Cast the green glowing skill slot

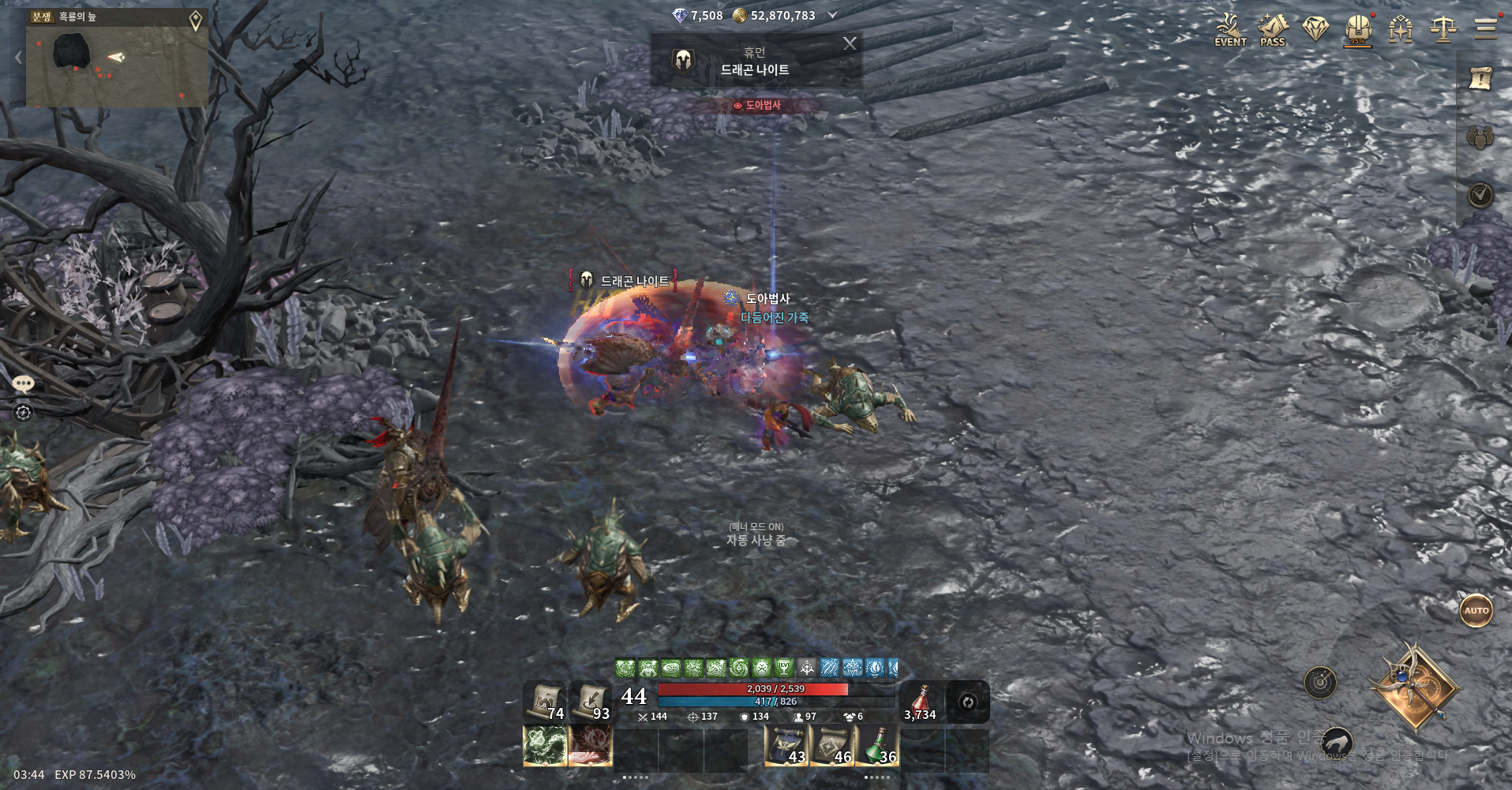[545, 747]
